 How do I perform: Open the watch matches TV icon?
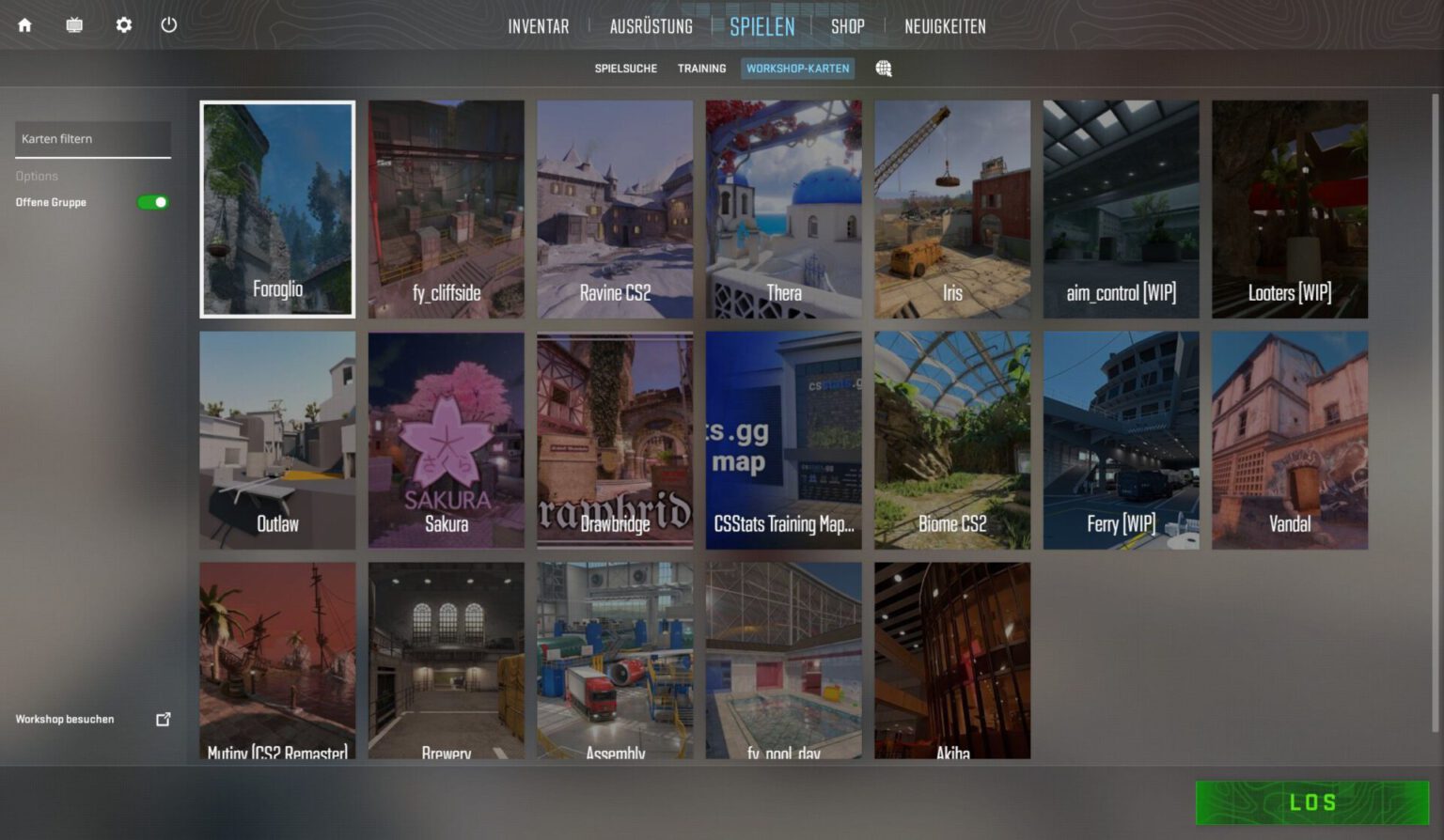point(74,25)
